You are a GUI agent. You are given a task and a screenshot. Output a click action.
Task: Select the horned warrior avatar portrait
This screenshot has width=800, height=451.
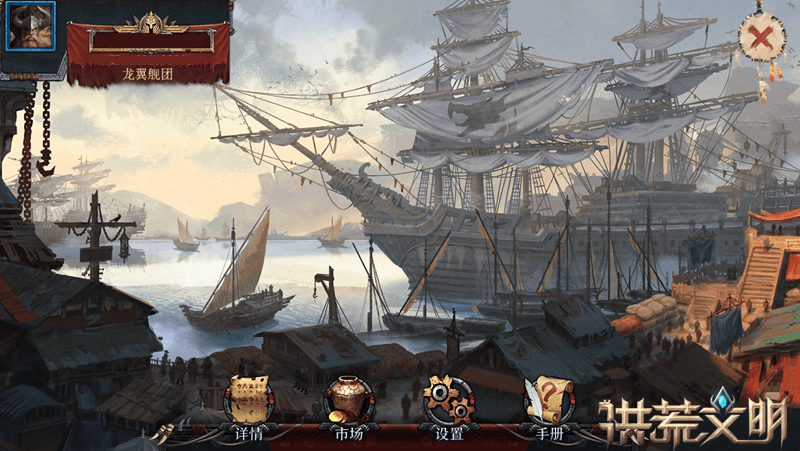pyautogui.click(x=31, y=26)
